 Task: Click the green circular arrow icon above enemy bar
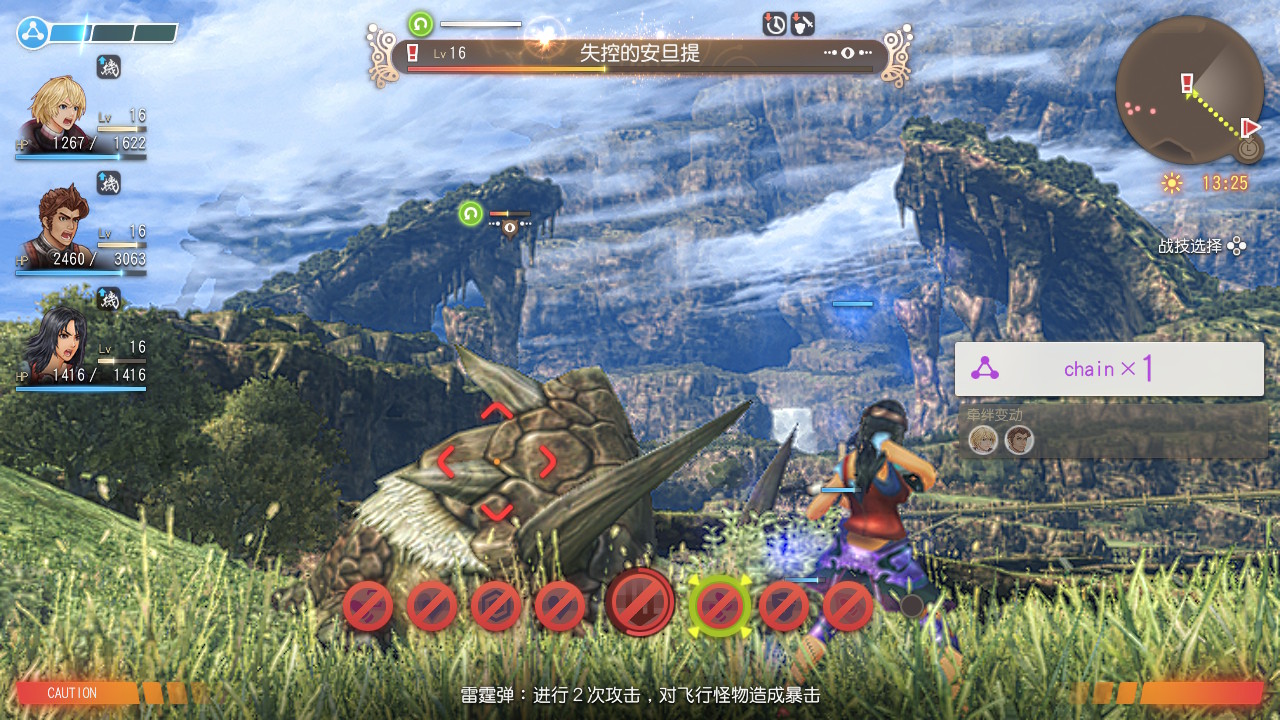point(421,24)
